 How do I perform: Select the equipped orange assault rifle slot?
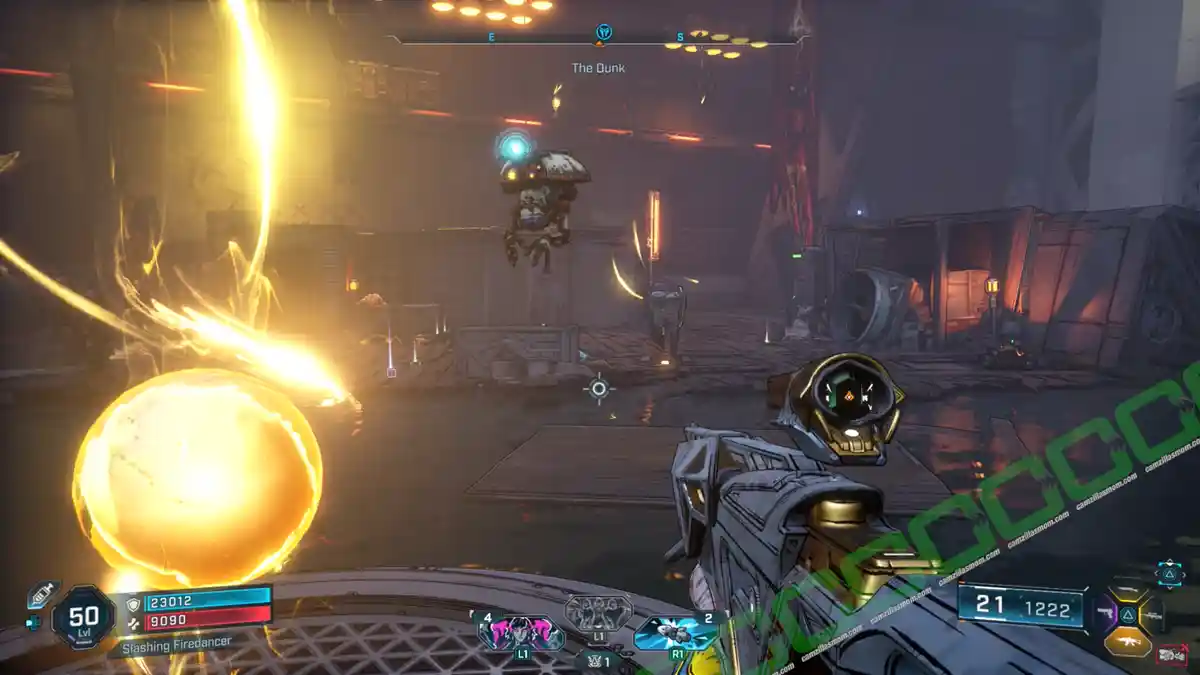click(1127, 640)
